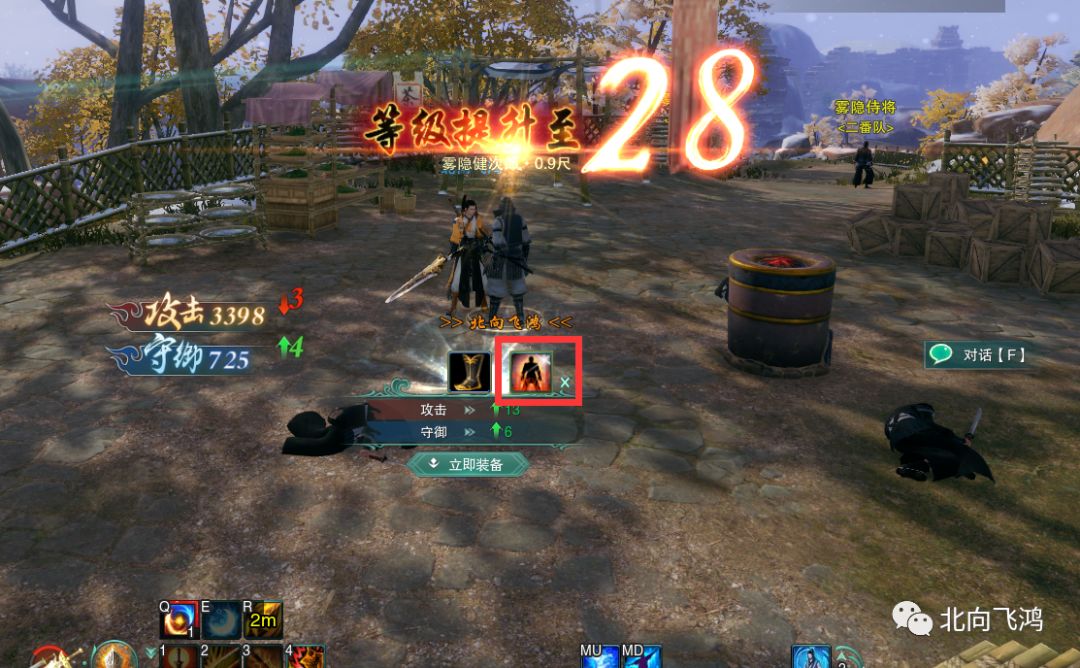Activate the MU blue skill icon

pos(598,657)
